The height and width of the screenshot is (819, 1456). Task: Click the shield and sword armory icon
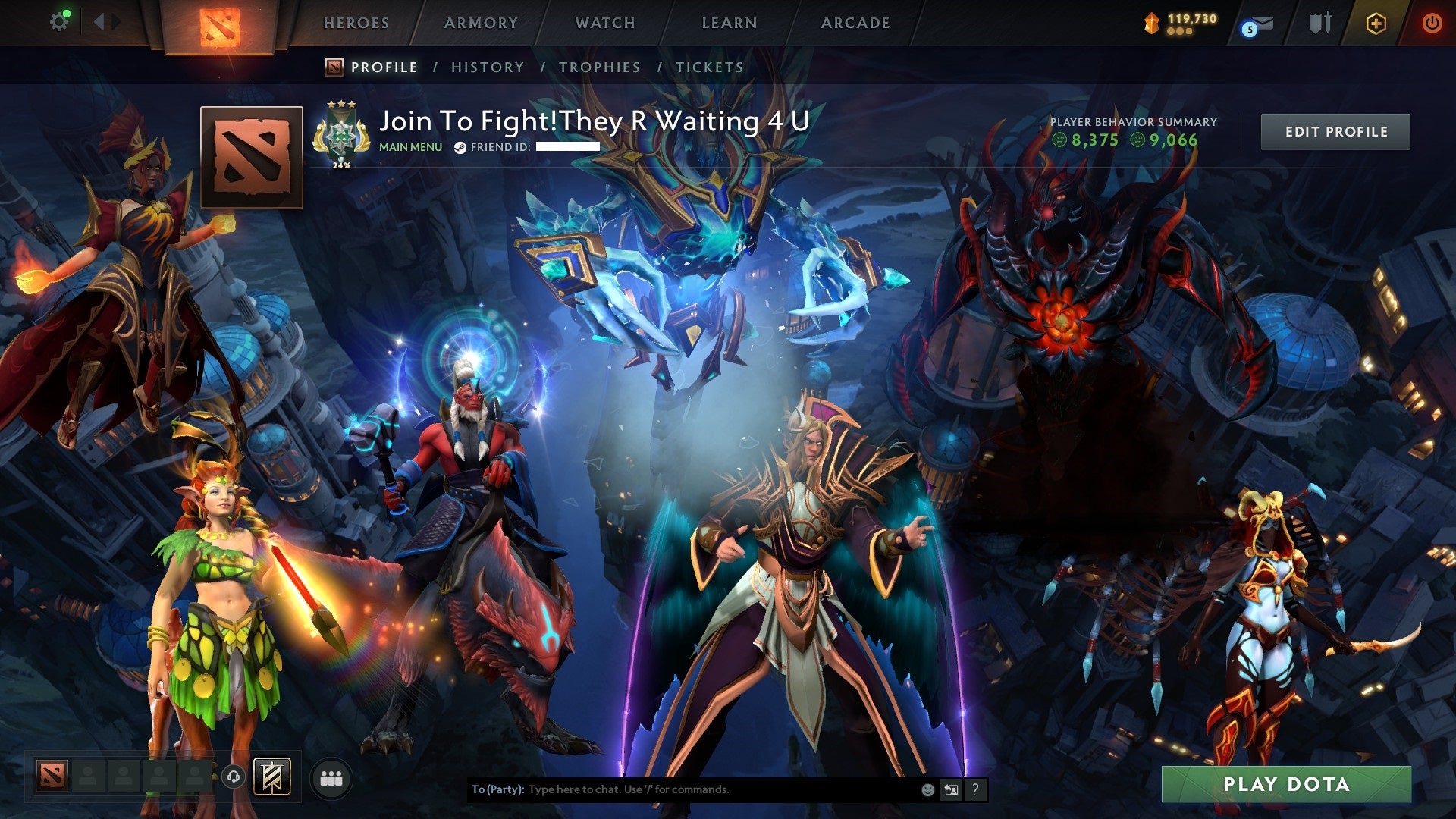(1321, 23)
